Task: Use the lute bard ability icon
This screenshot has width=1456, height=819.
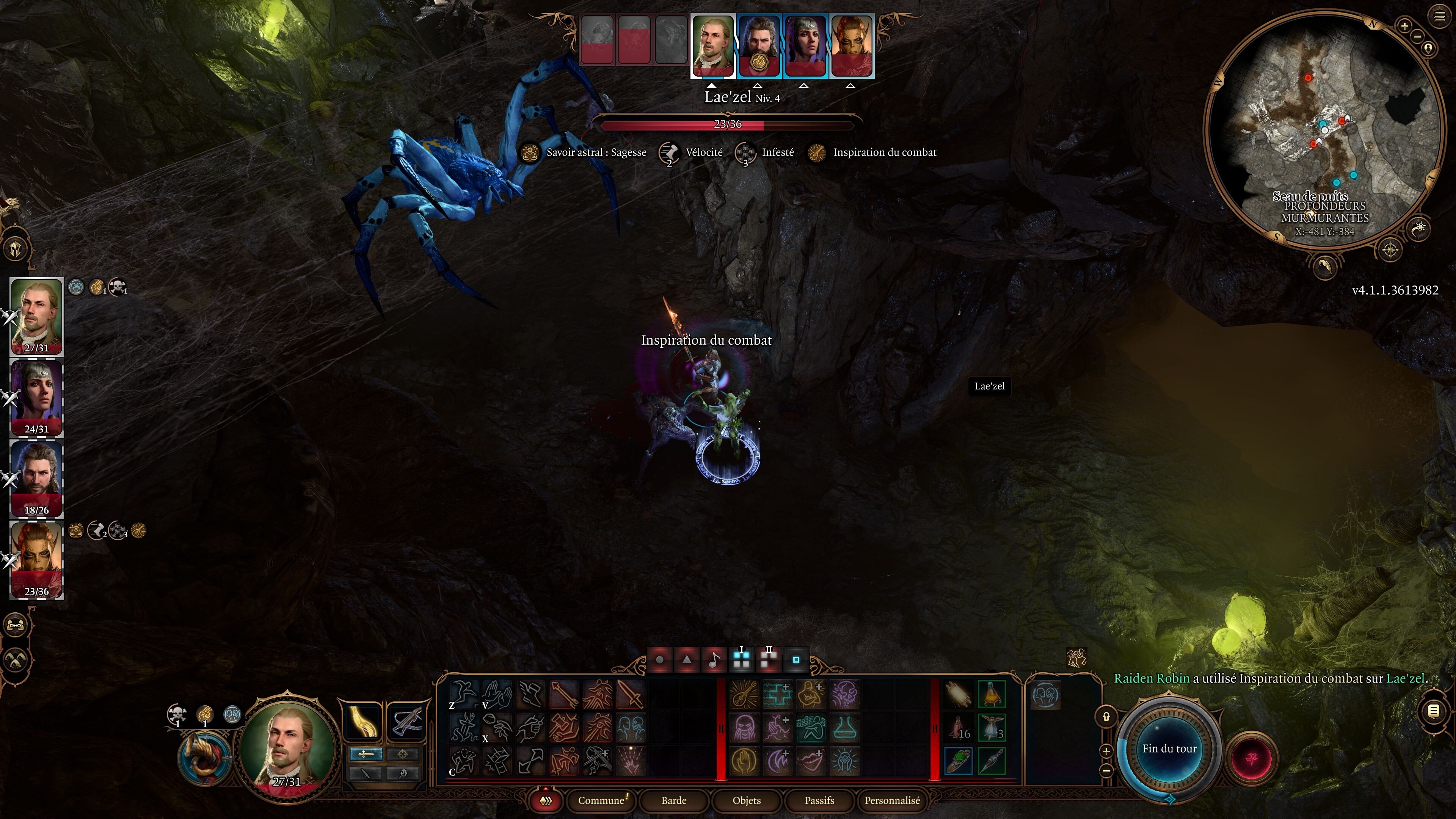Action: (744, 695)
